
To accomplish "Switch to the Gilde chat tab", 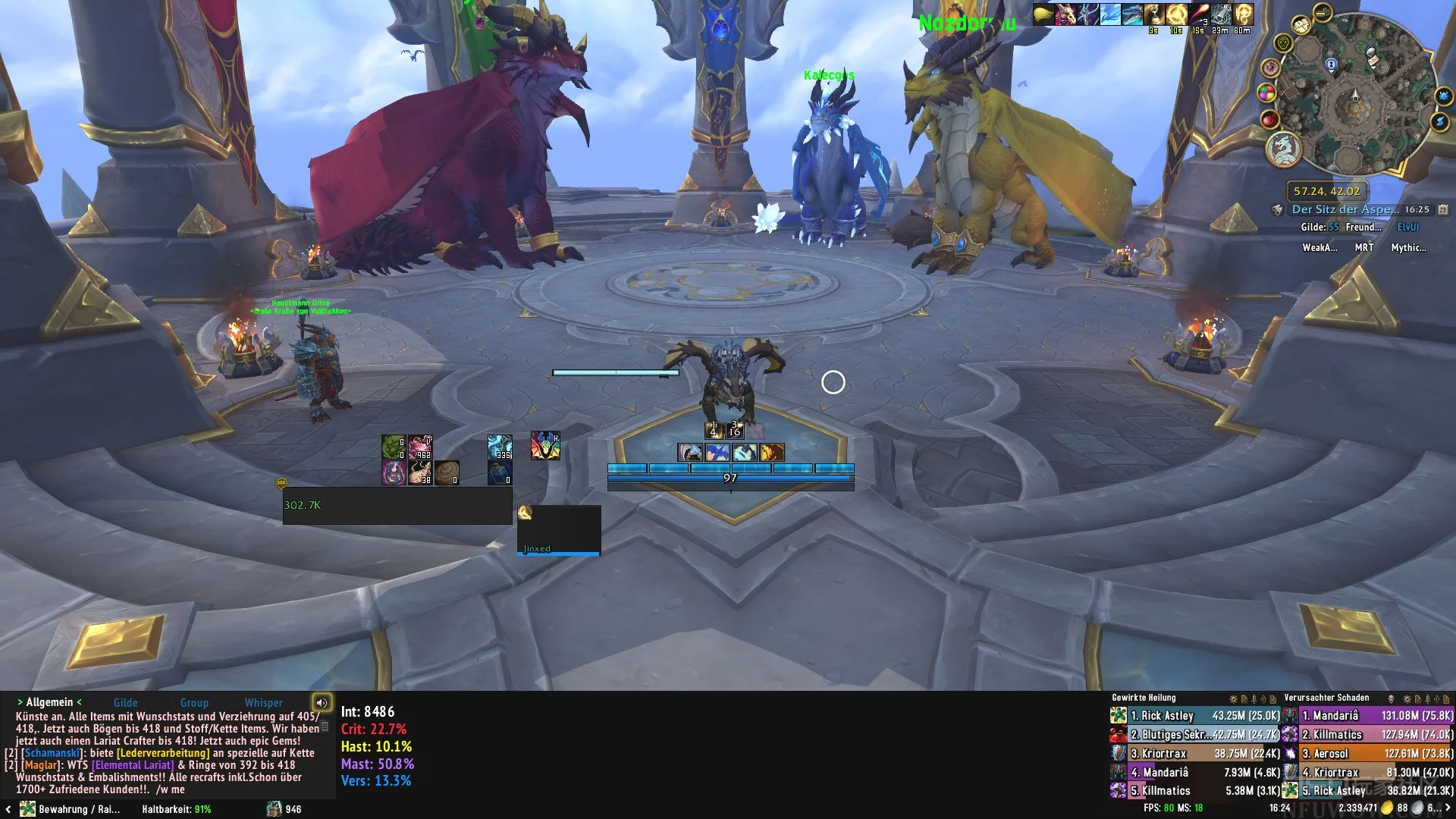I will tap(125, 703).
